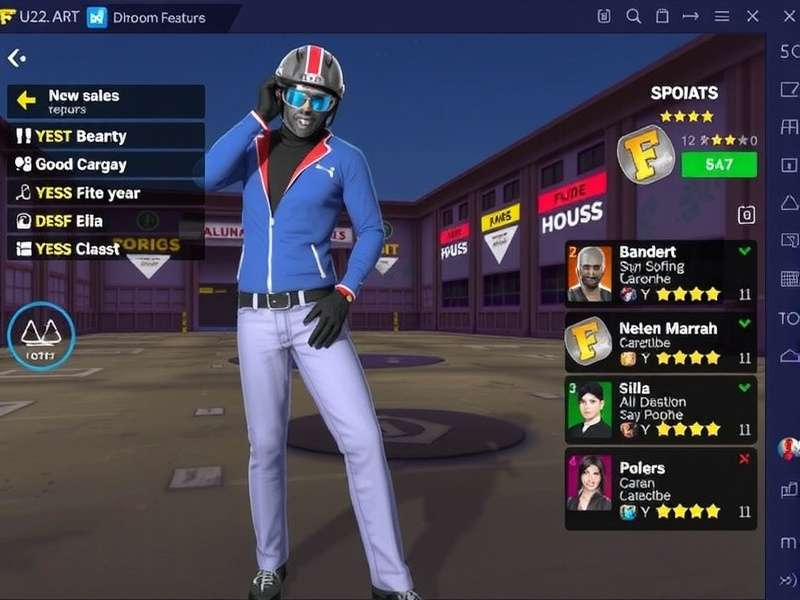Screen dimensions: 800x600
Task: Close the window with the X button
Action: [x=753, y=16]
